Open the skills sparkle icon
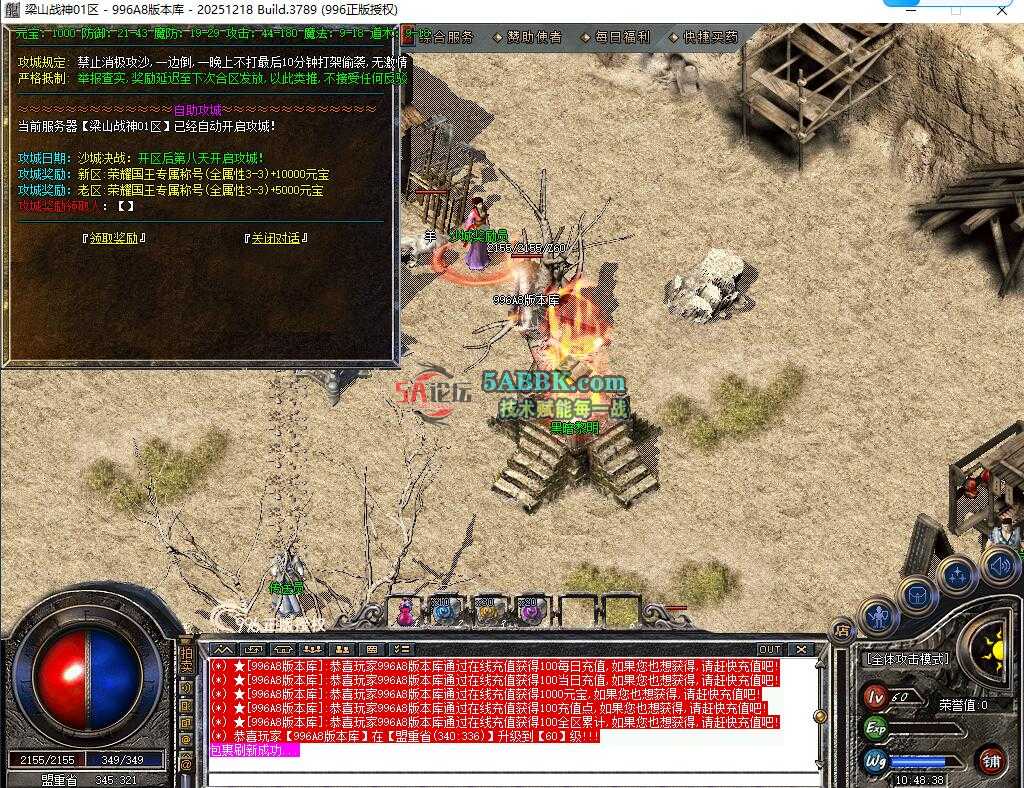This screenshot has width=1024, height=788. (x=957, y=575)
